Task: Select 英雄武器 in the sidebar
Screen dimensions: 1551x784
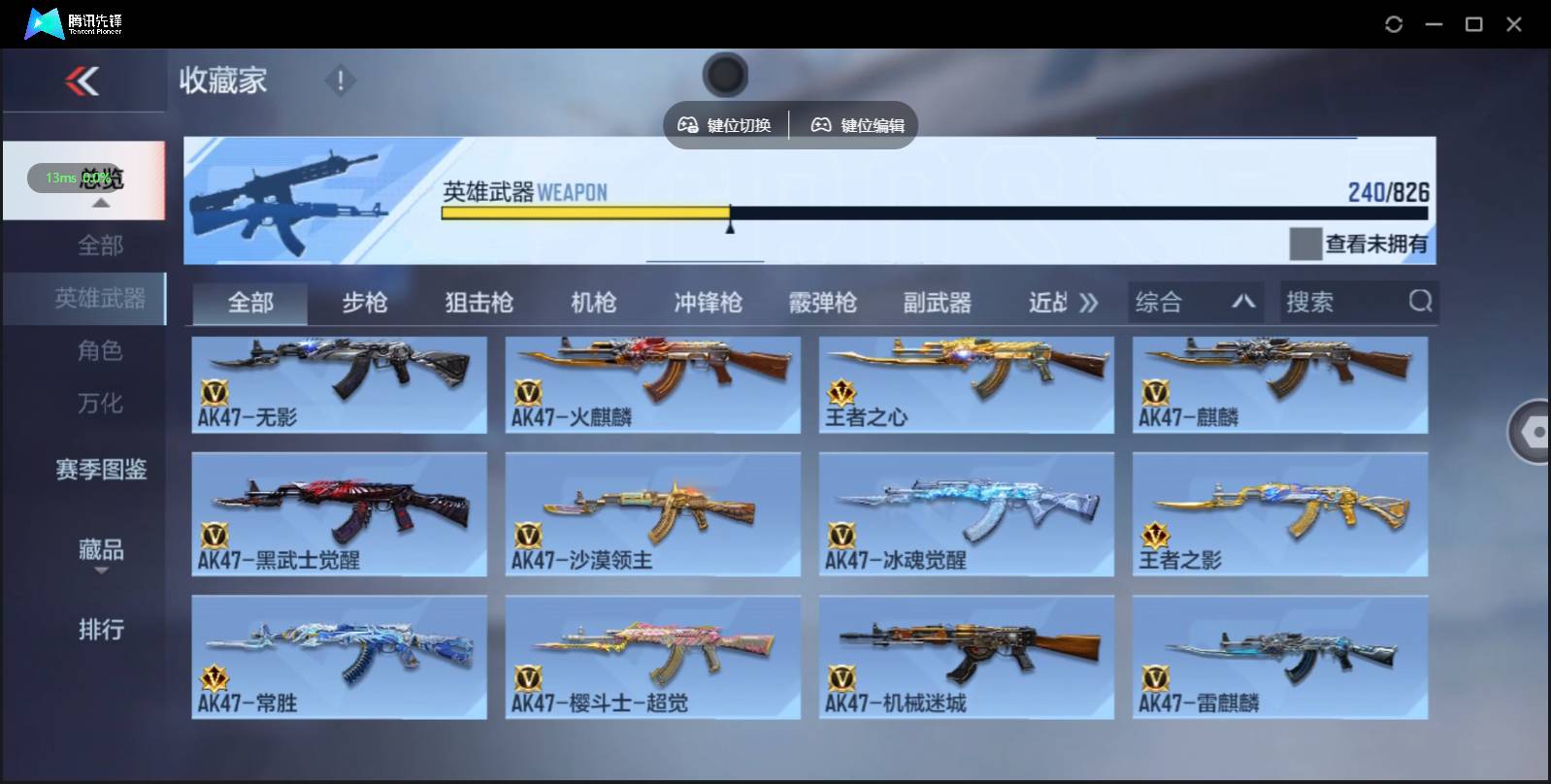Action: pyautogui.click(x=100, y=299)
